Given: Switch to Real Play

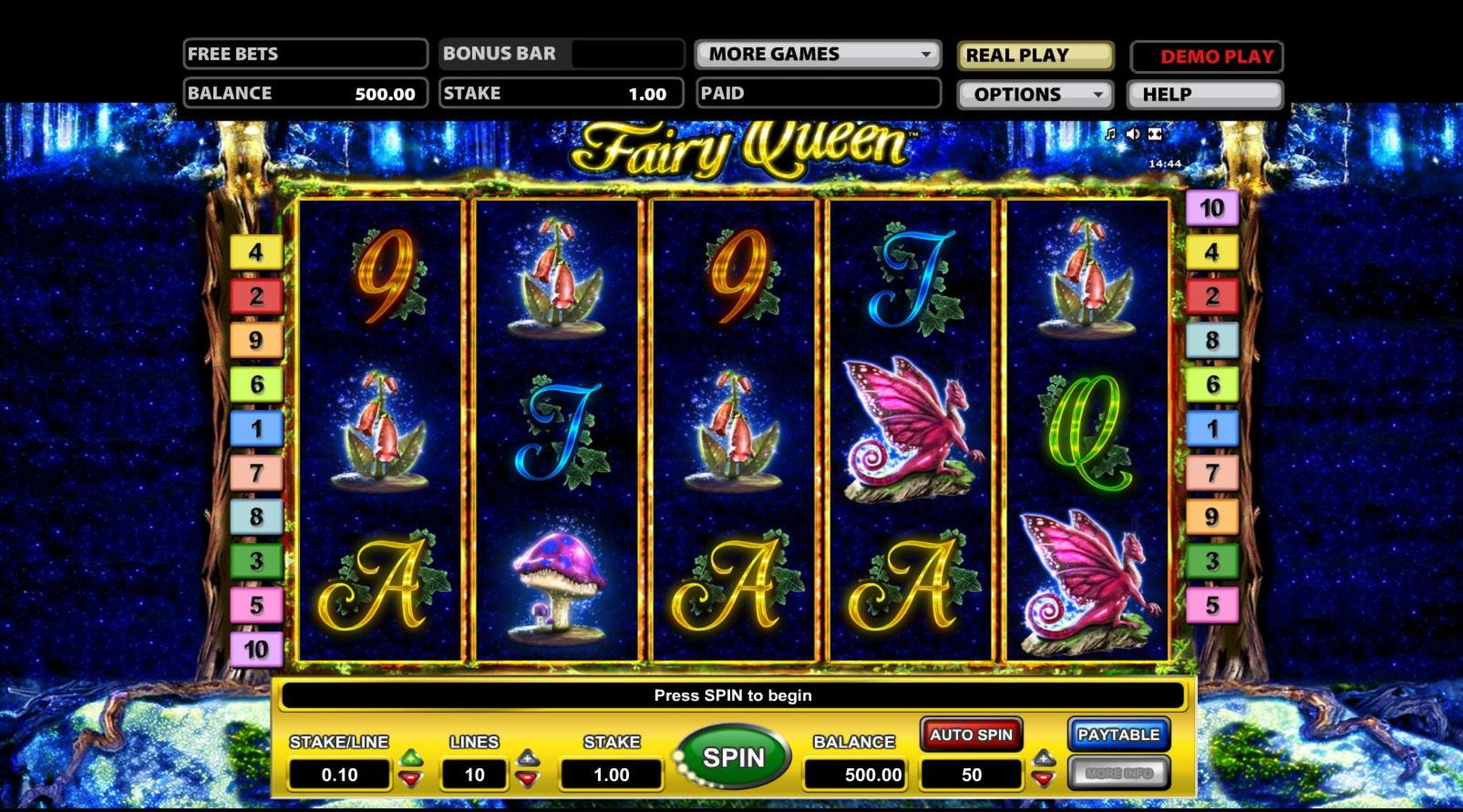Looking at the screenshot, I should click(1035, 56).
